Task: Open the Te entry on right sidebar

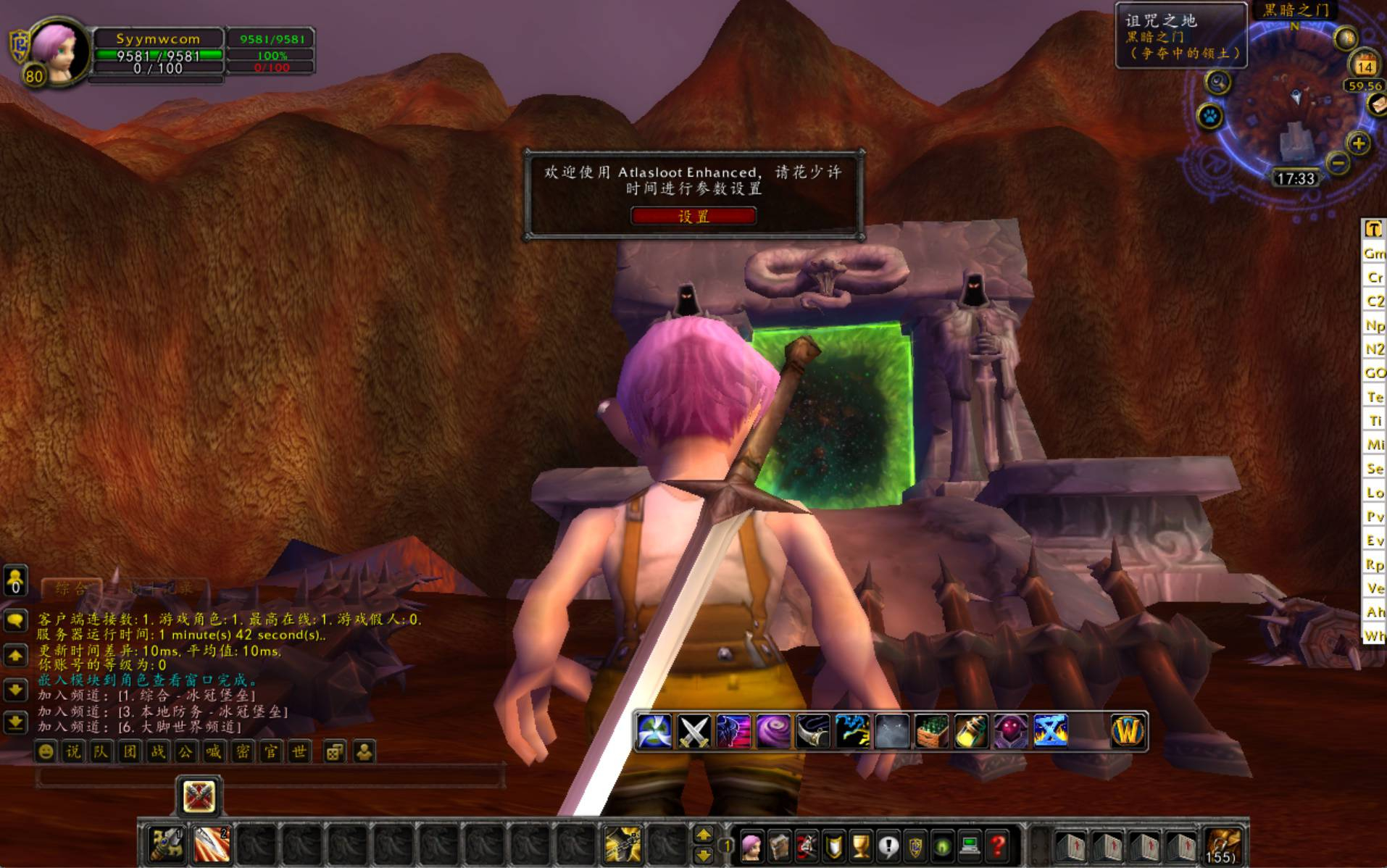Action: click(x=1375, y=397)
